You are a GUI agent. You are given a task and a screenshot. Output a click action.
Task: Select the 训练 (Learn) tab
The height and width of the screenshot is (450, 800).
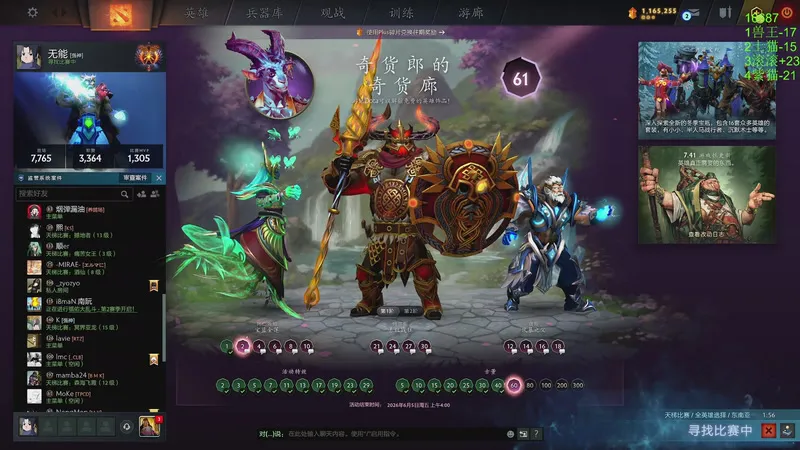(402, 14)
